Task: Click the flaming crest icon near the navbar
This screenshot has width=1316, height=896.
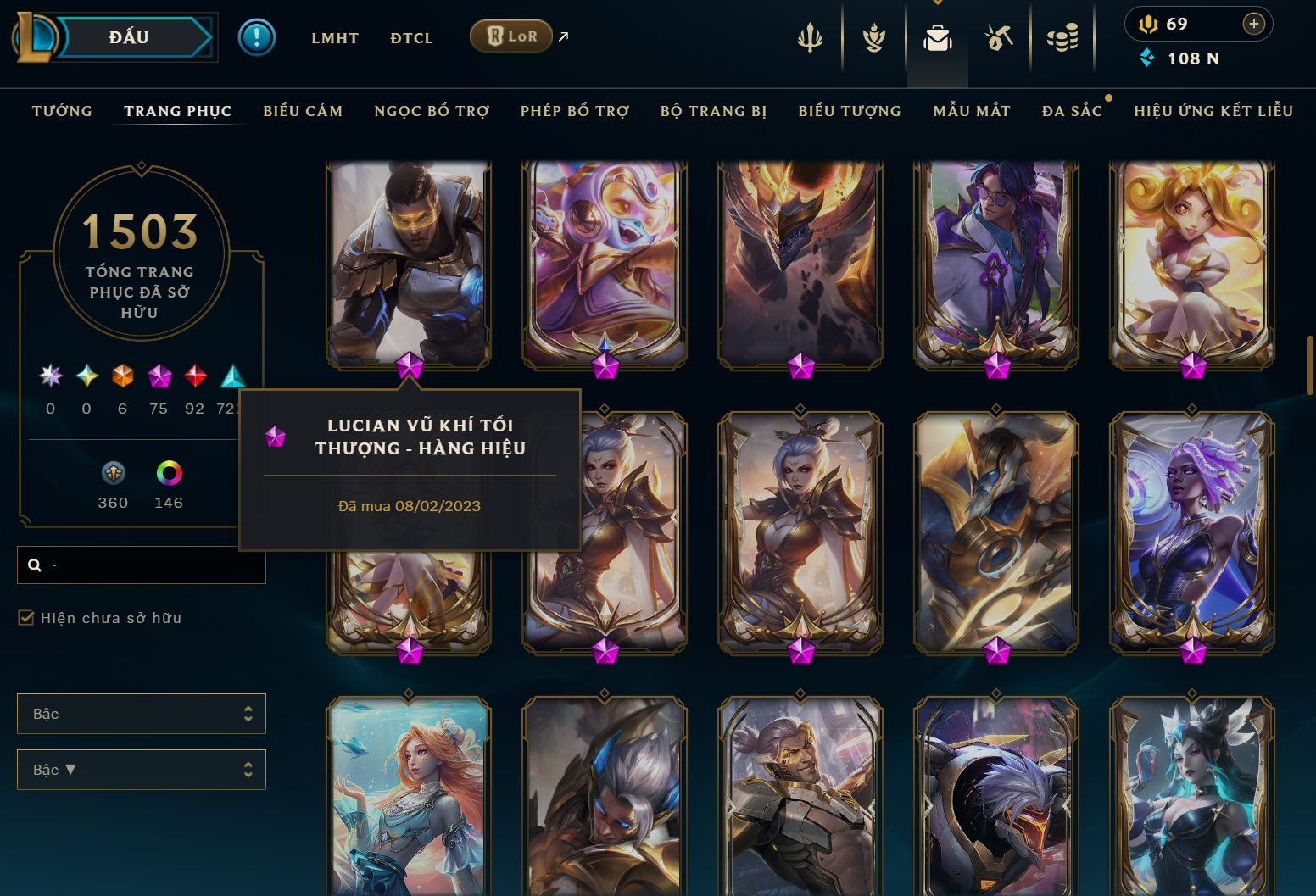Action: (873, 38)
